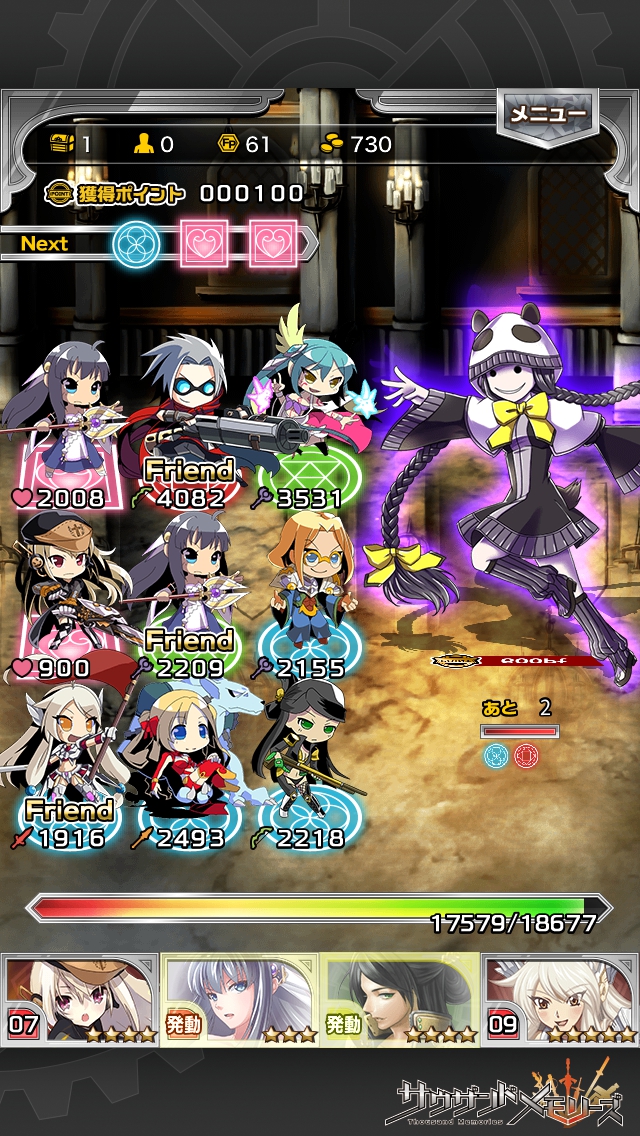This screenshot has width=640, height=1136.
Task: Activate the dark-haired man's 発動 skill portrait
Action: (400, 998)
